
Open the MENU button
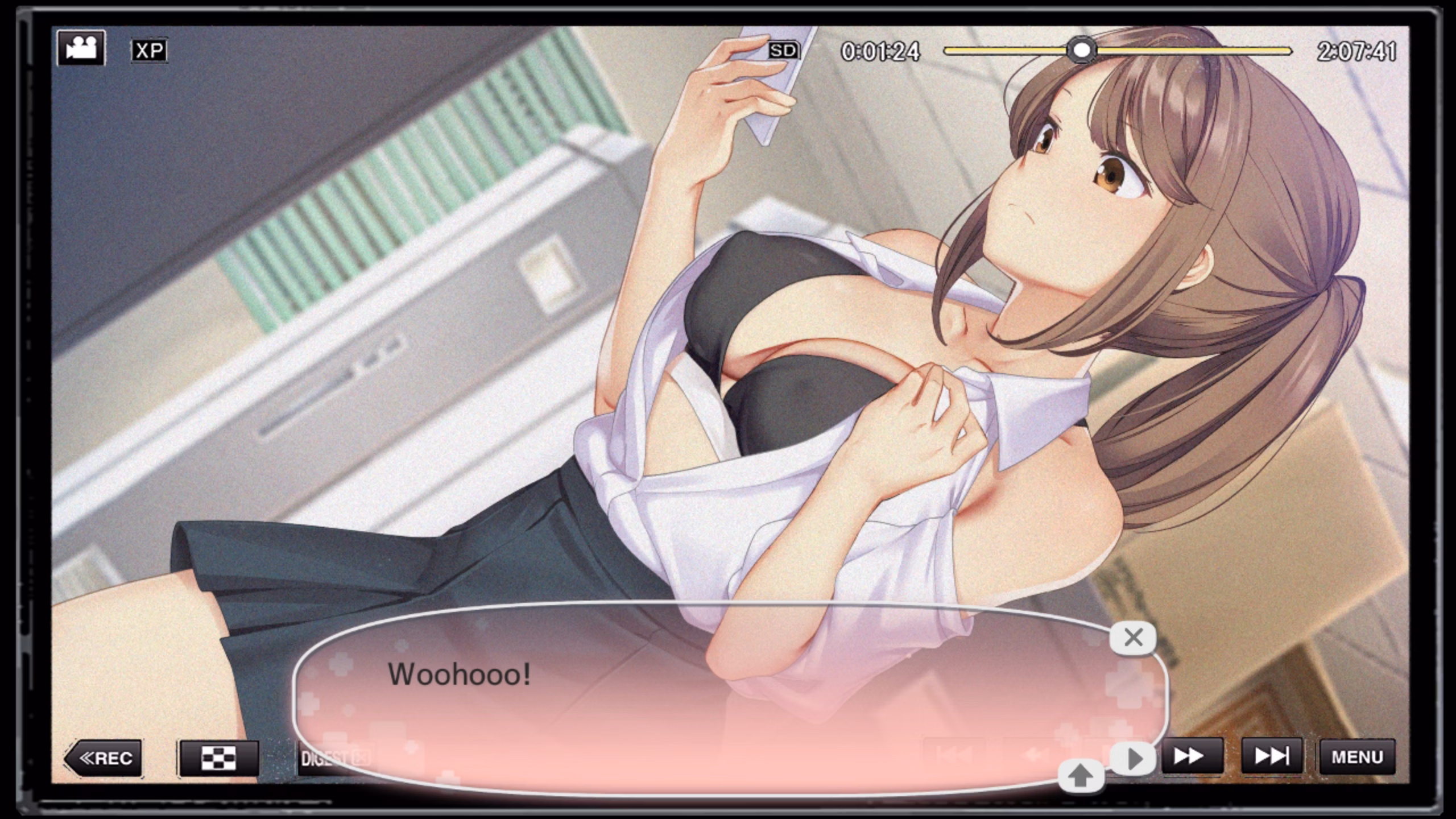click(1357, 757)
